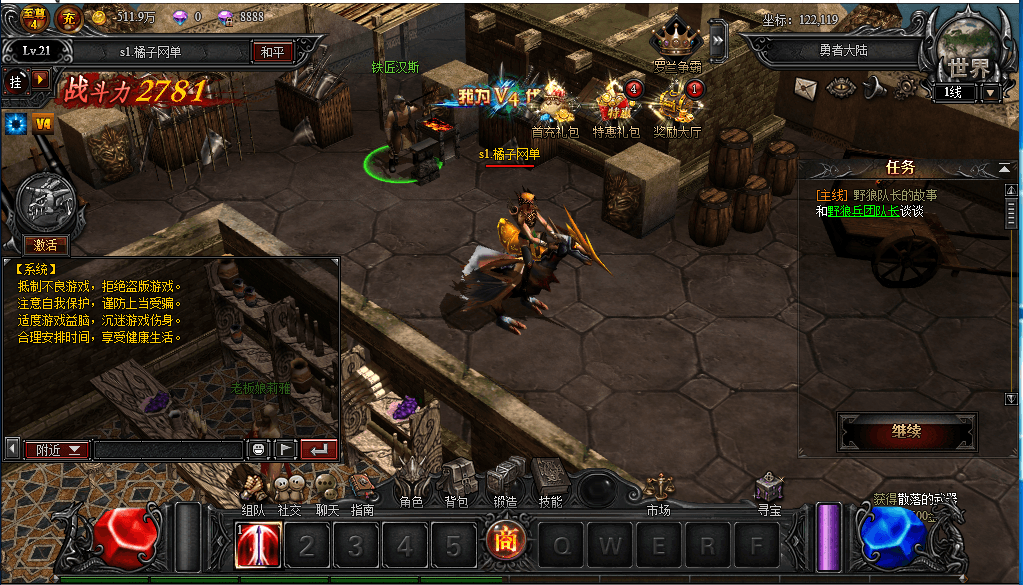Open the 罗兰争霸 crown event
Screen dimensions: 1023x585
(677, 44)
